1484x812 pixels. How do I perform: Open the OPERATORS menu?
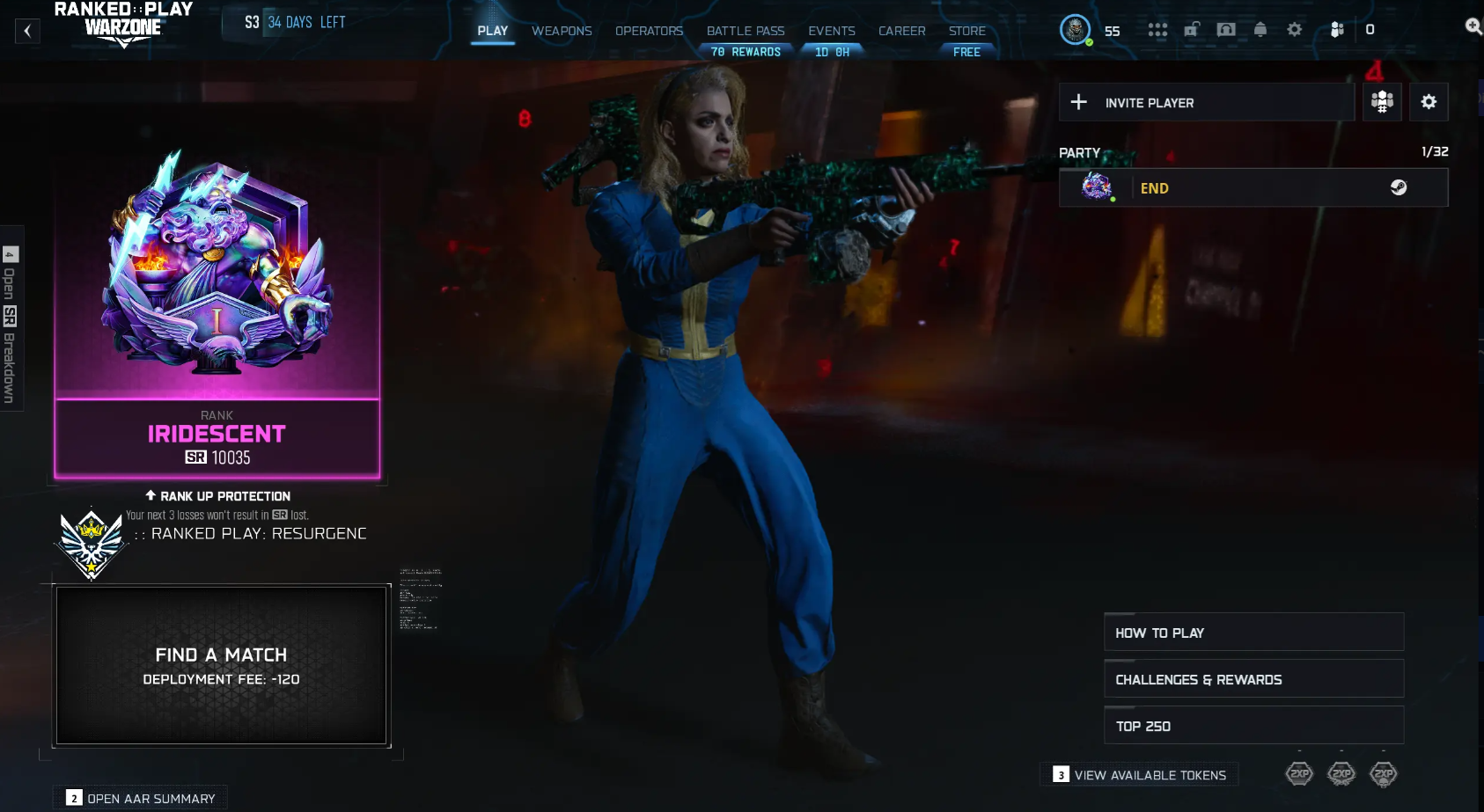[x=650, y=31]
